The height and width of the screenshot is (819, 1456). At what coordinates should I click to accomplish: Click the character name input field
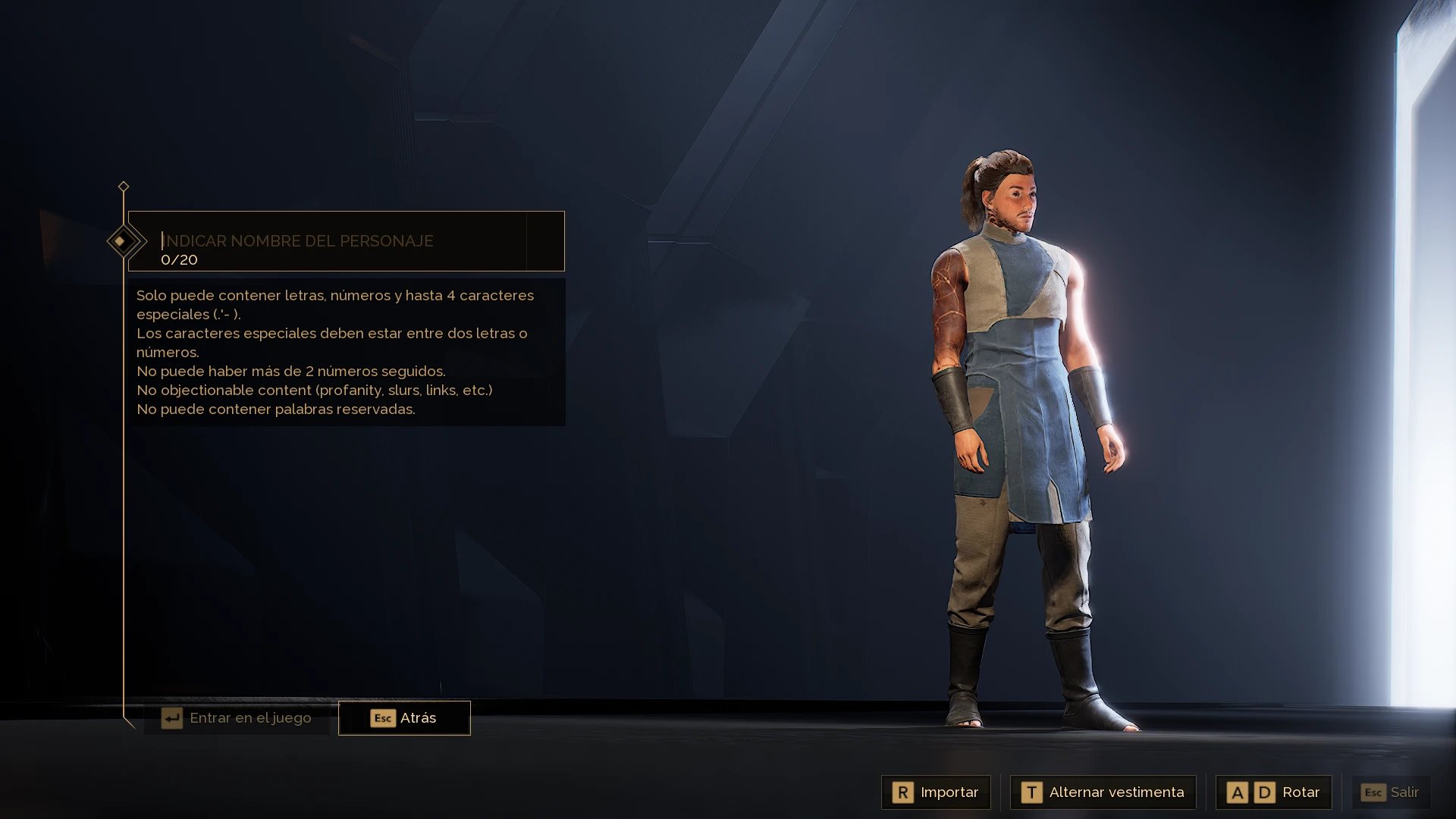341,241
